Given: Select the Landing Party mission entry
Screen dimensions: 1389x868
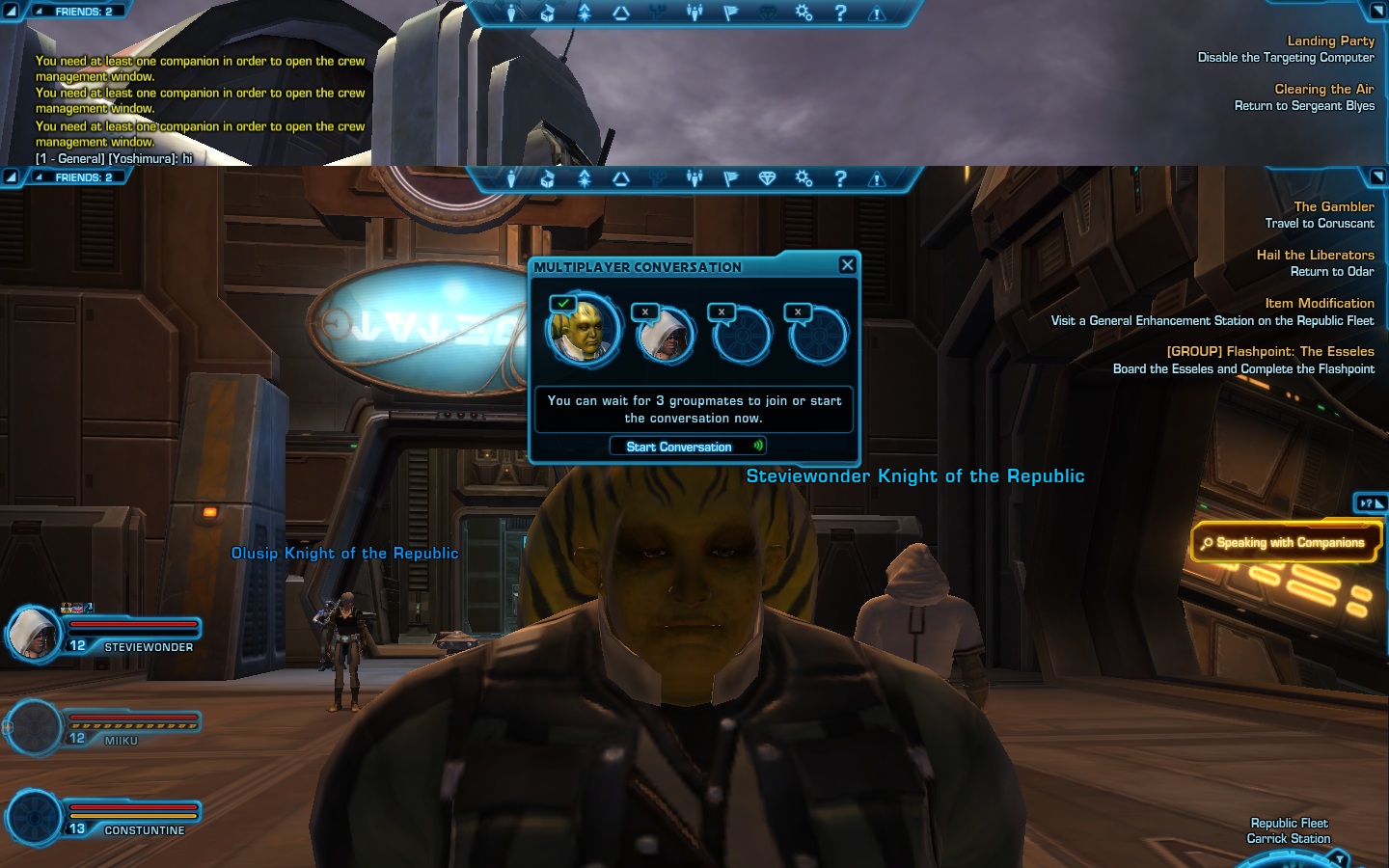Looking at the screenshot, I should click(1330, 41).
